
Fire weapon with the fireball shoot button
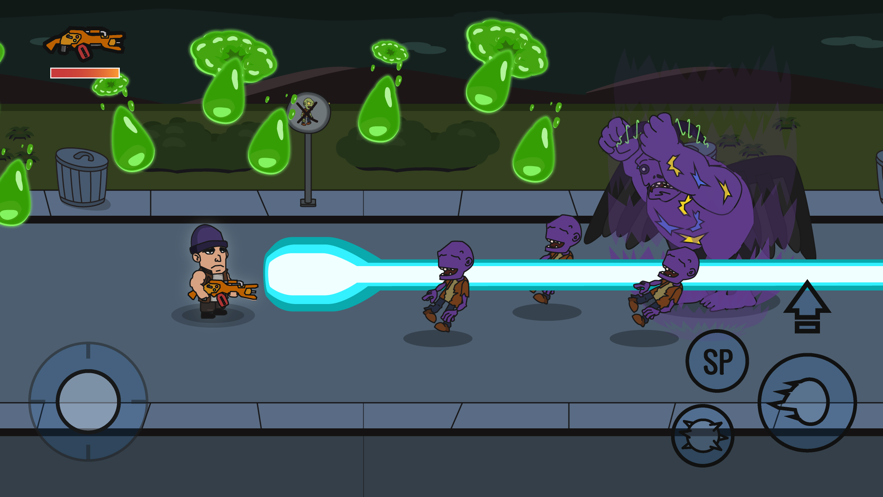(807, 402)
